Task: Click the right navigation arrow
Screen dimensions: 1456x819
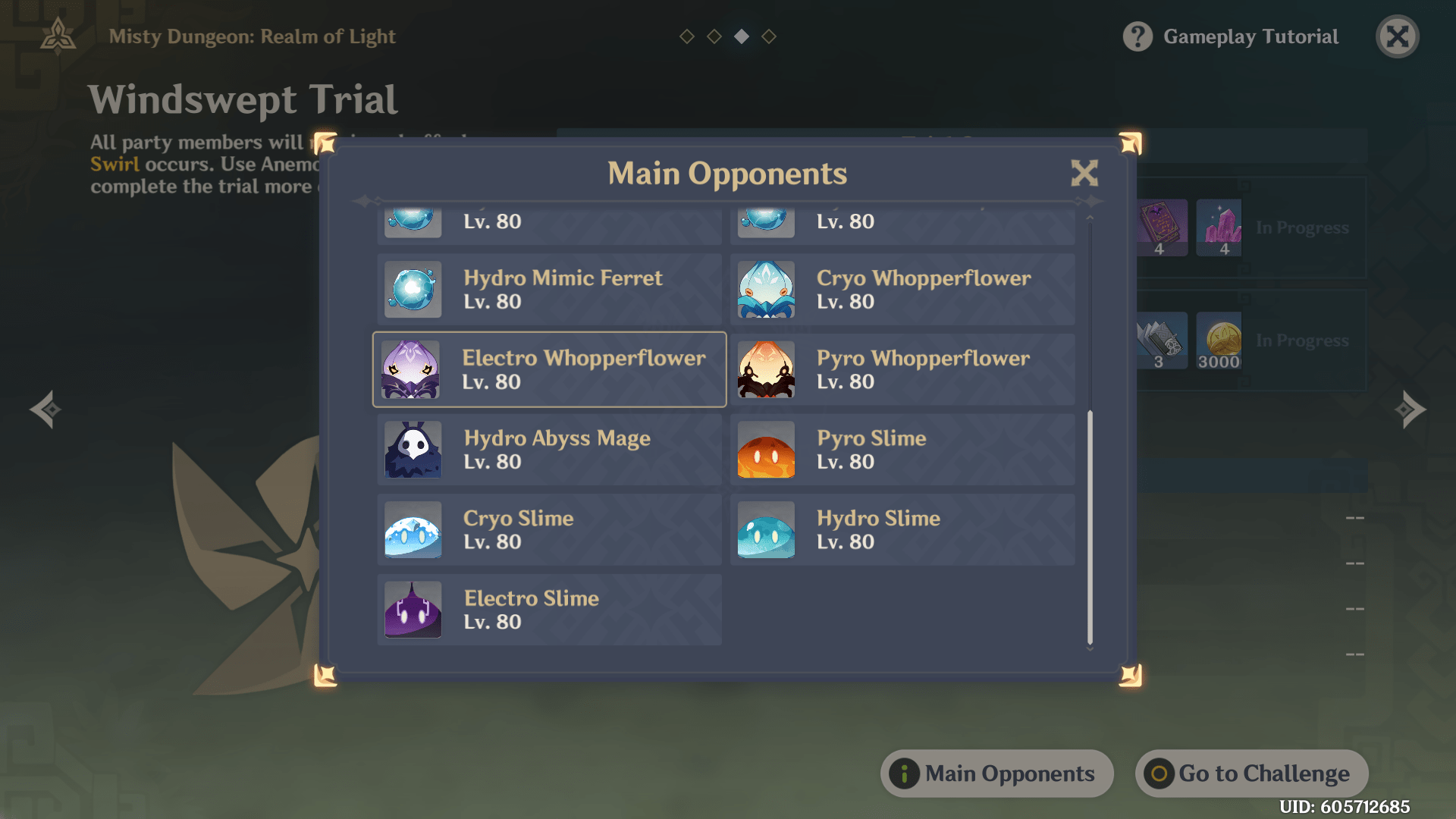Action: coord(1409,409)
